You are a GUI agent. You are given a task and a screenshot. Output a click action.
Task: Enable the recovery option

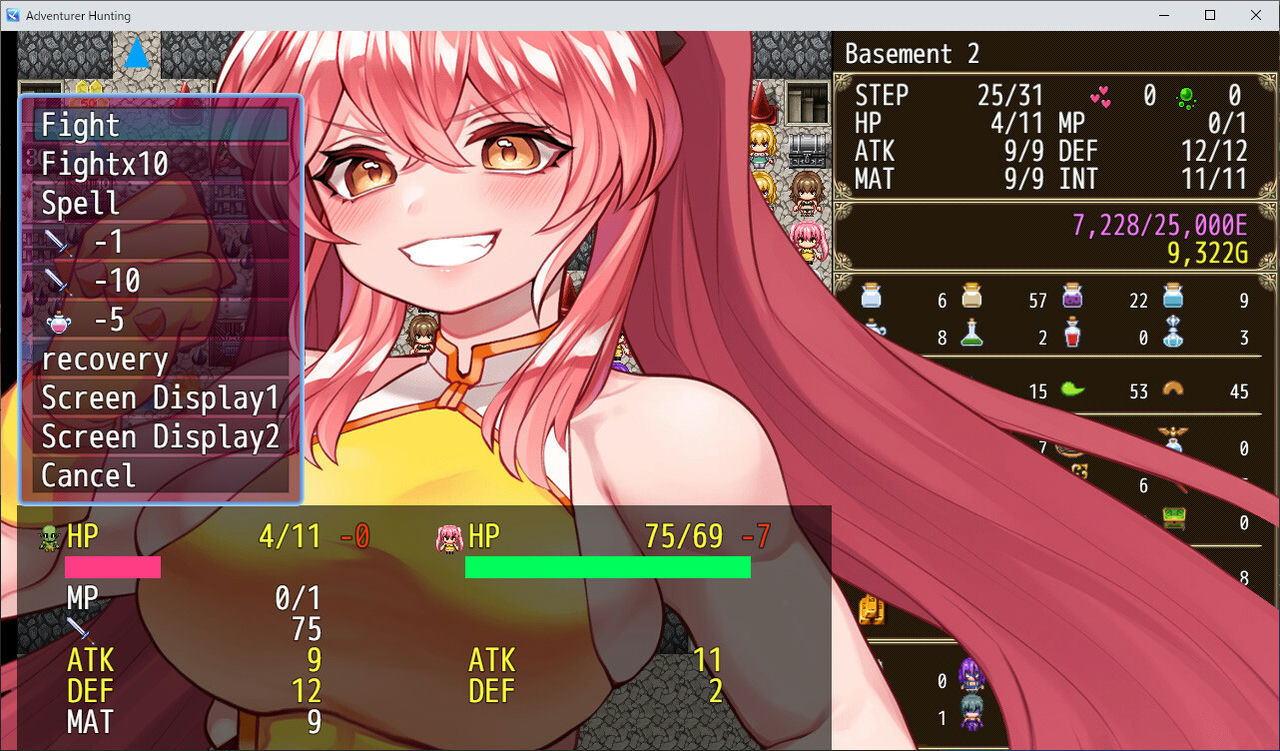pyautogui.click(x=105, y=359)
